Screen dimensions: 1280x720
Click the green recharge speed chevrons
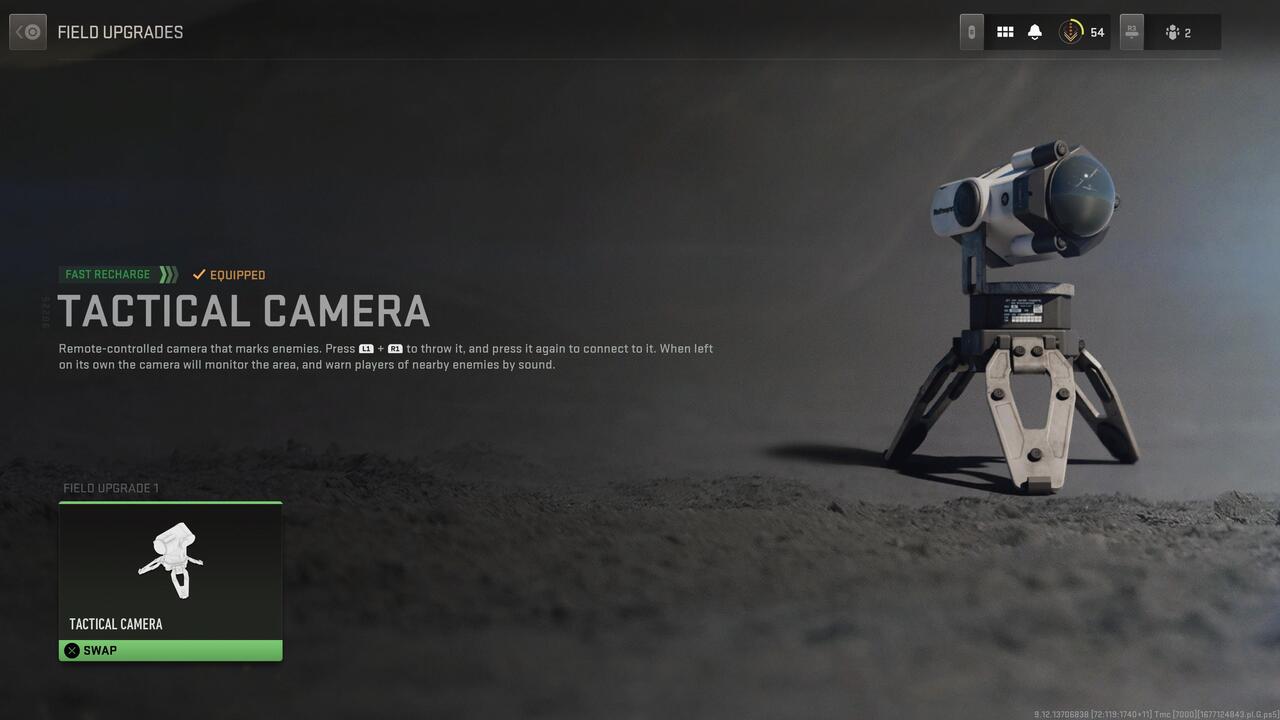(x=168, y=274)
